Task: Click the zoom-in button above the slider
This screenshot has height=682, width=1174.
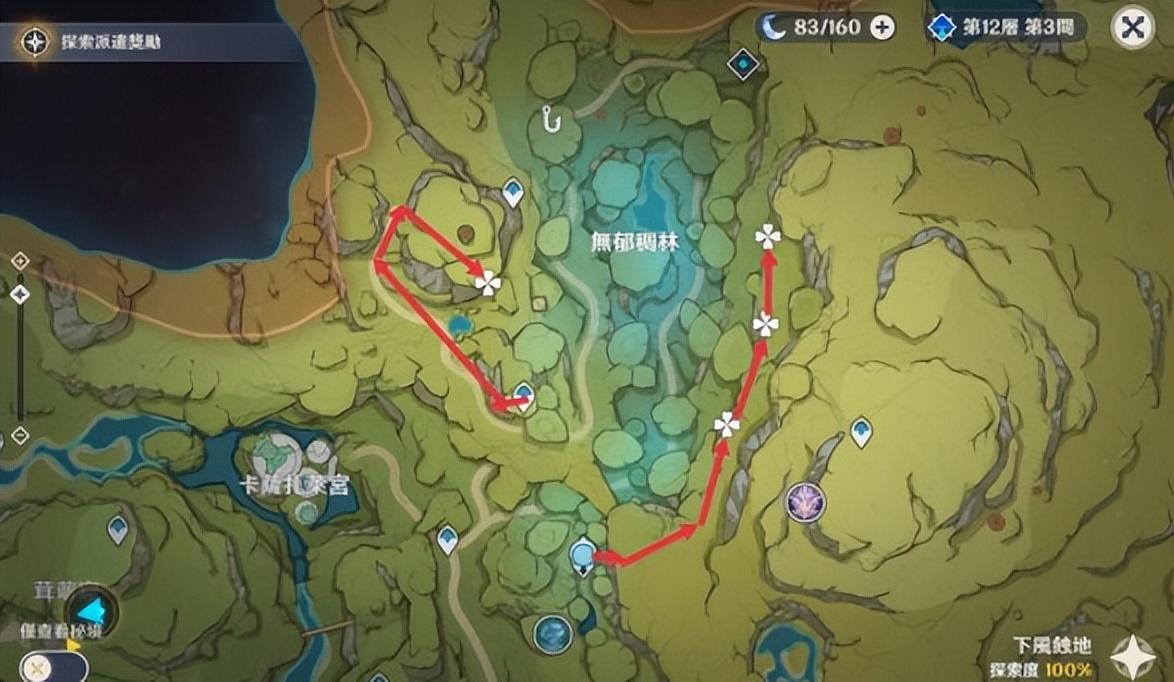Action: (x=19, y=261)
